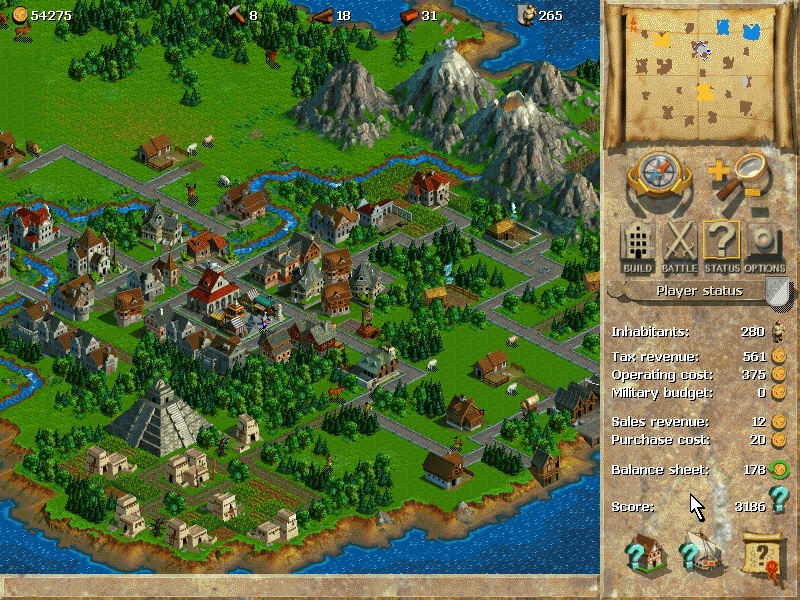This screenshot has width=800, height=600.
Task: Open the Build menu
Action: [x=637, y=247]
